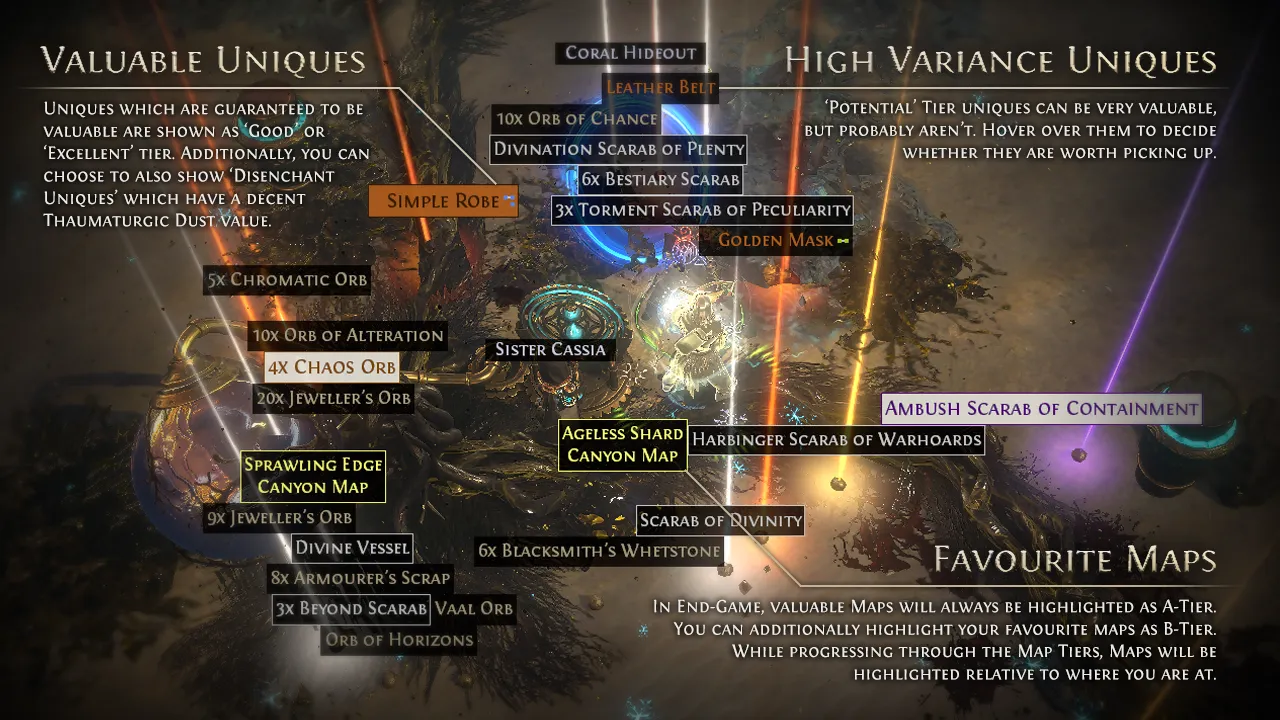Grab the 4x Chaos Orb label
This screenshot has width=1280, height=720.
331,367
